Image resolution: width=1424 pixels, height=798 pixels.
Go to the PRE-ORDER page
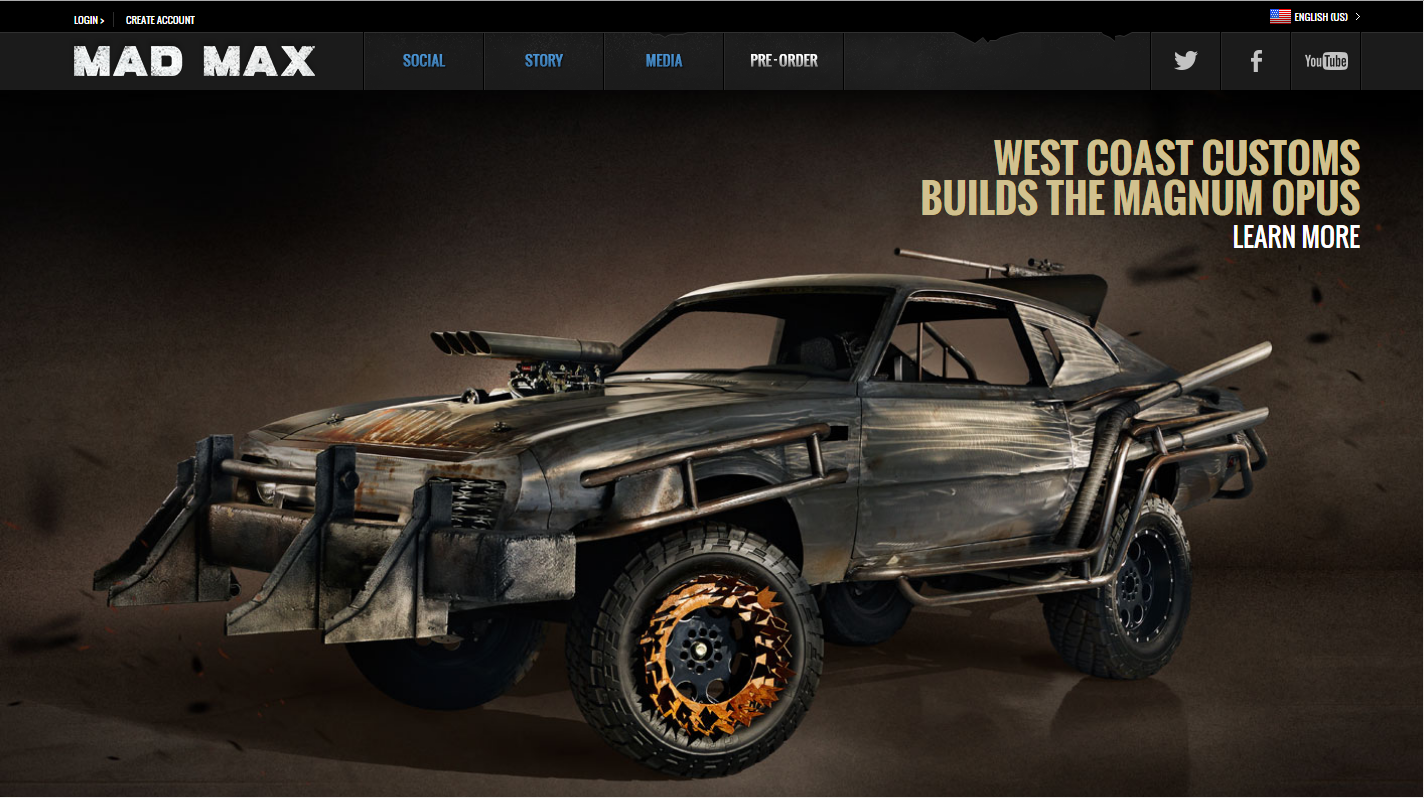(783, 61)
